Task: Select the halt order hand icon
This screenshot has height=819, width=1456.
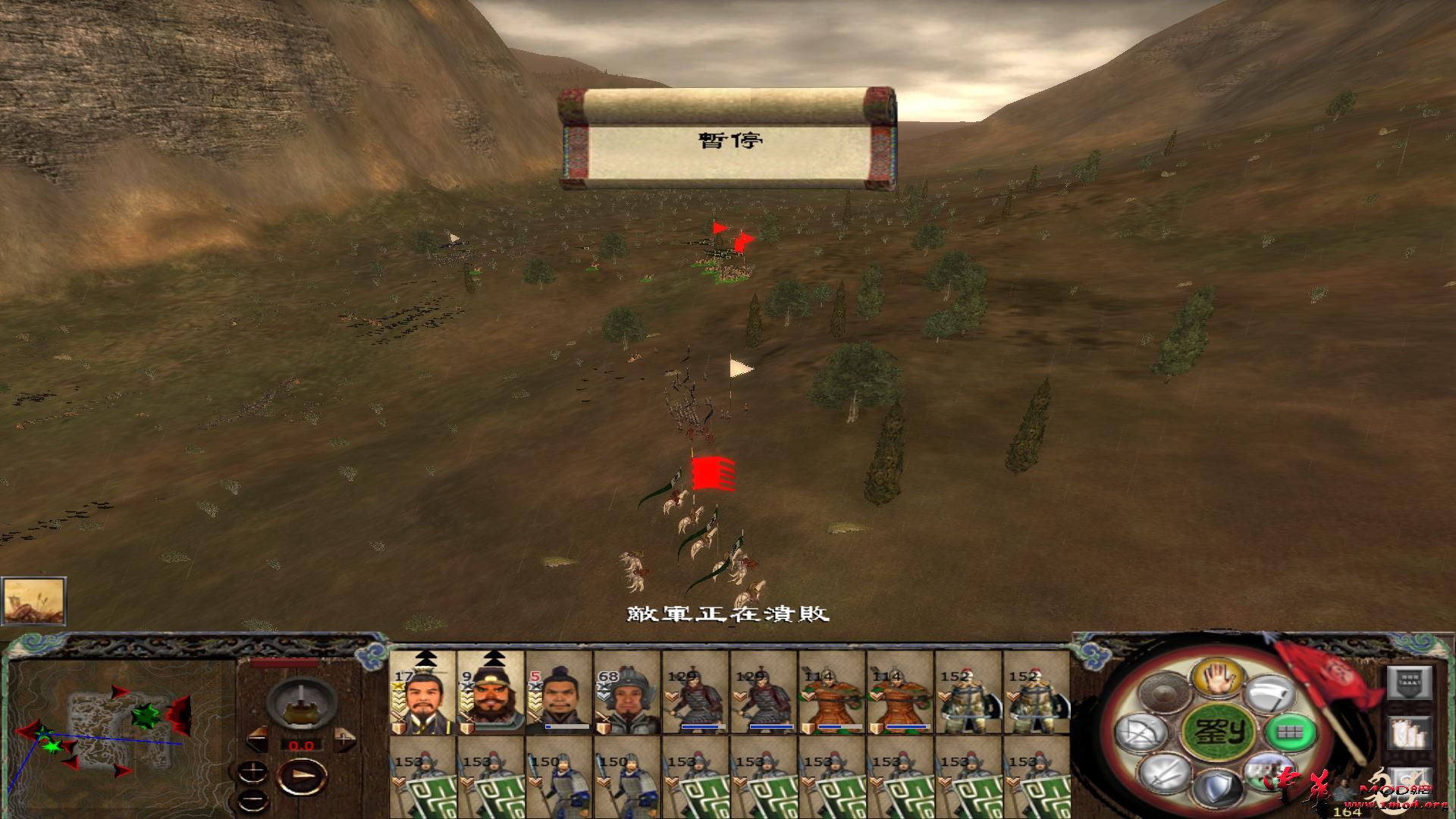Action: pyautogui.click(x=1219, y=679)
